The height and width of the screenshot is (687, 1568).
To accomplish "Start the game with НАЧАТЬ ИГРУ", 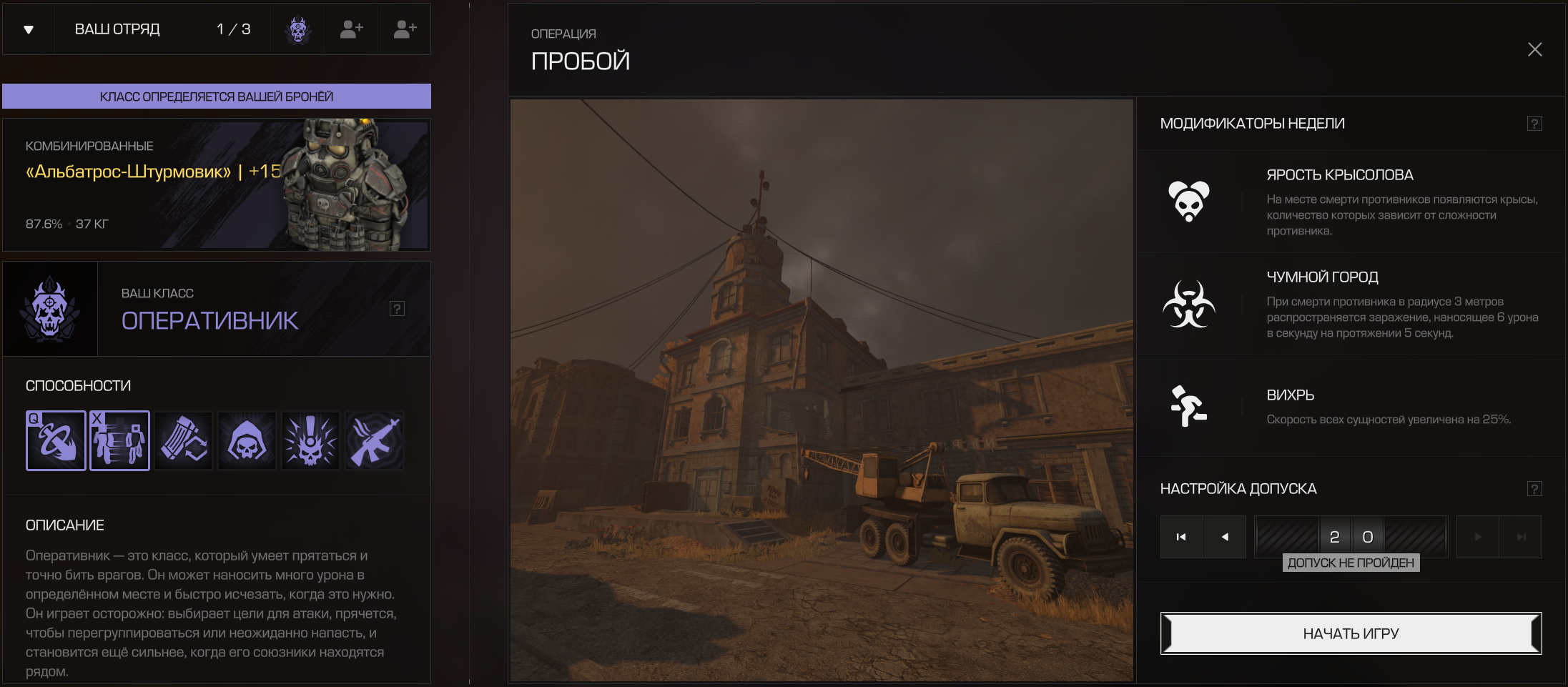I will coord(1350,633).
